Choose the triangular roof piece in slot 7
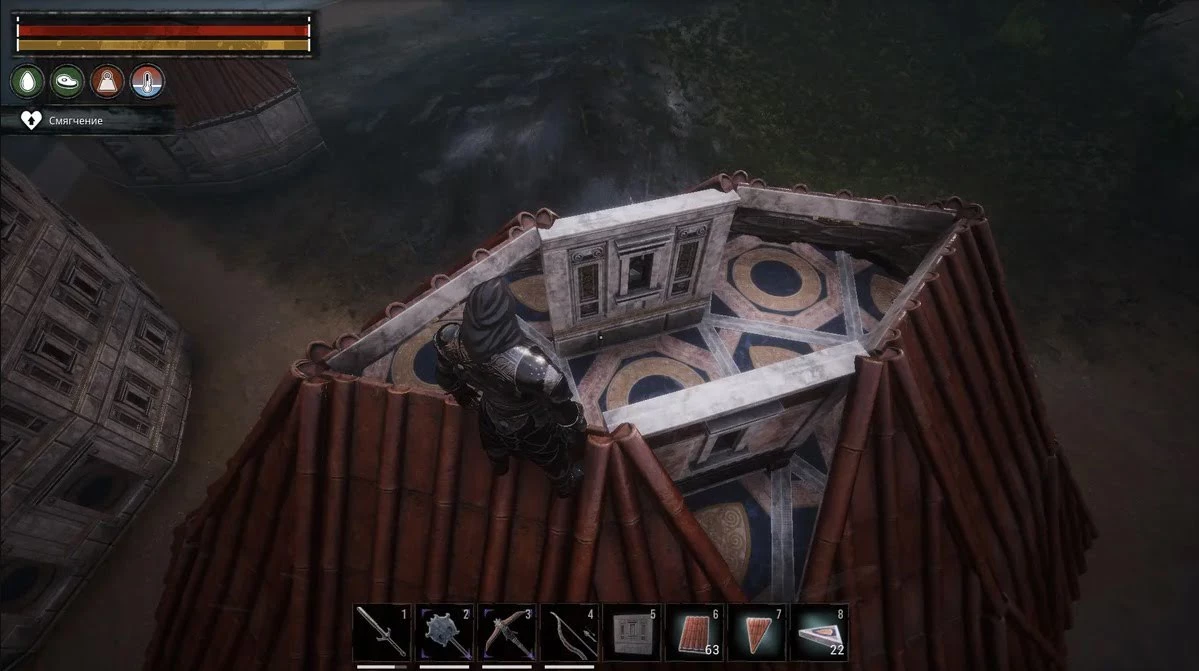 pos(757,632)
